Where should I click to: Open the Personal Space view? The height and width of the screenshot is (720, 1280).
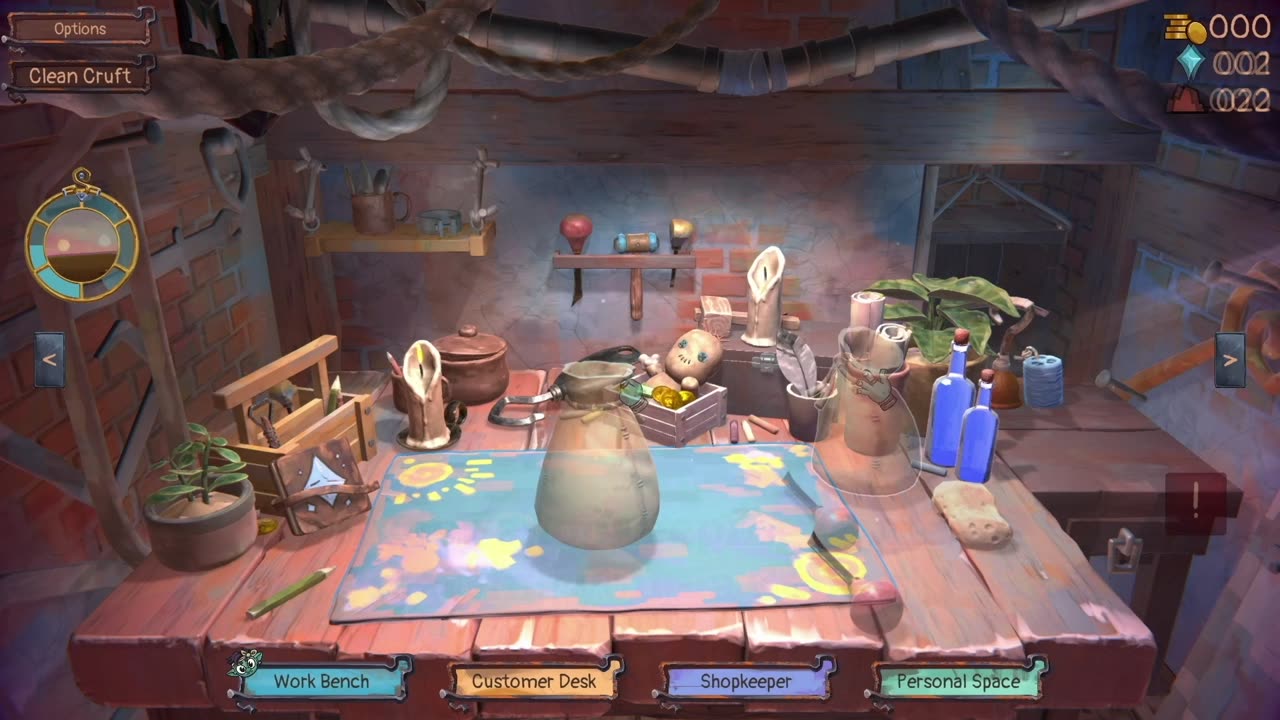click(958, 682)
